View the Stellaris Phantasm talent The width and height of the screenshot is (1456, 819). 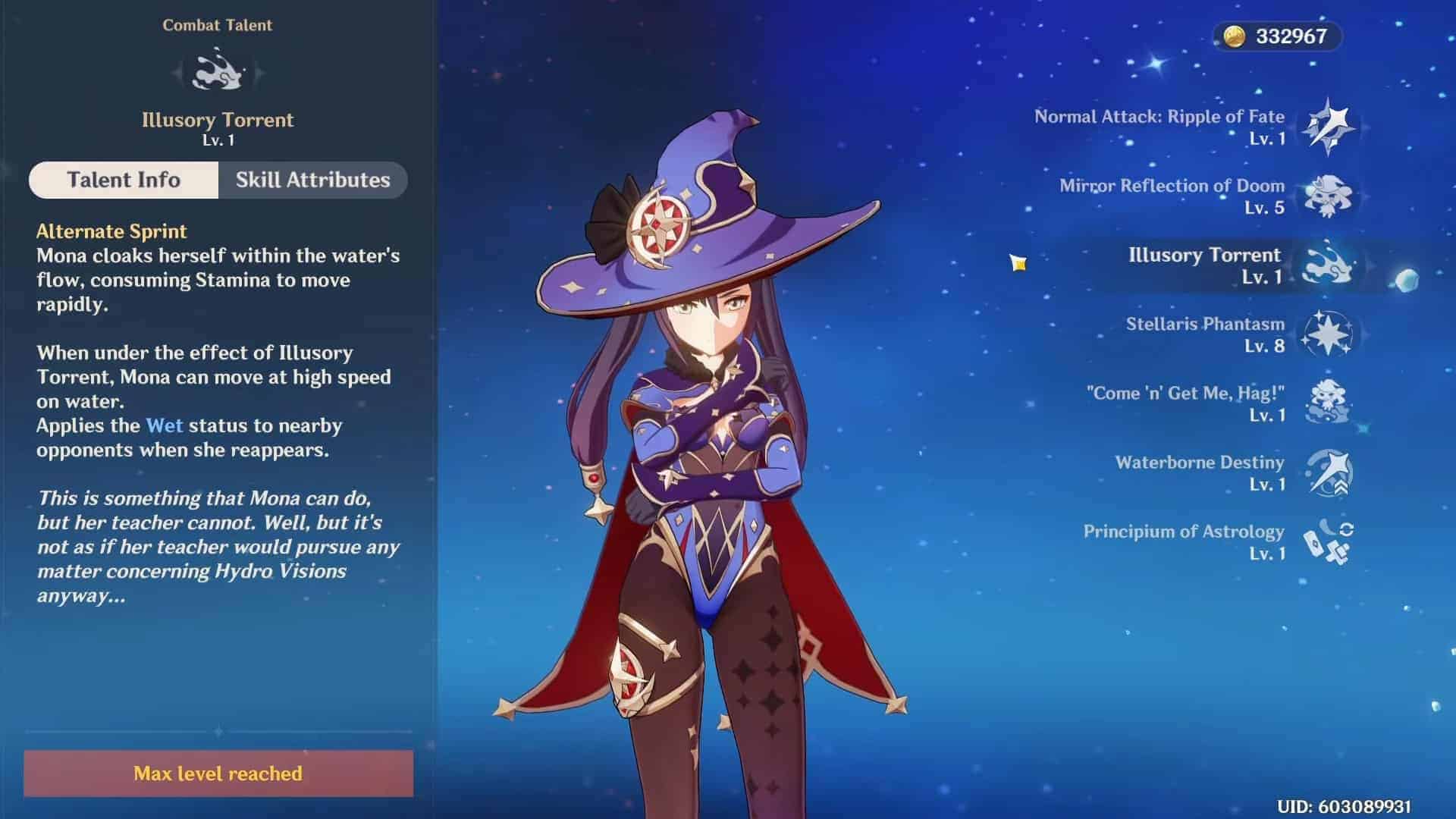pyautogui.click(x=1327, y=334)
